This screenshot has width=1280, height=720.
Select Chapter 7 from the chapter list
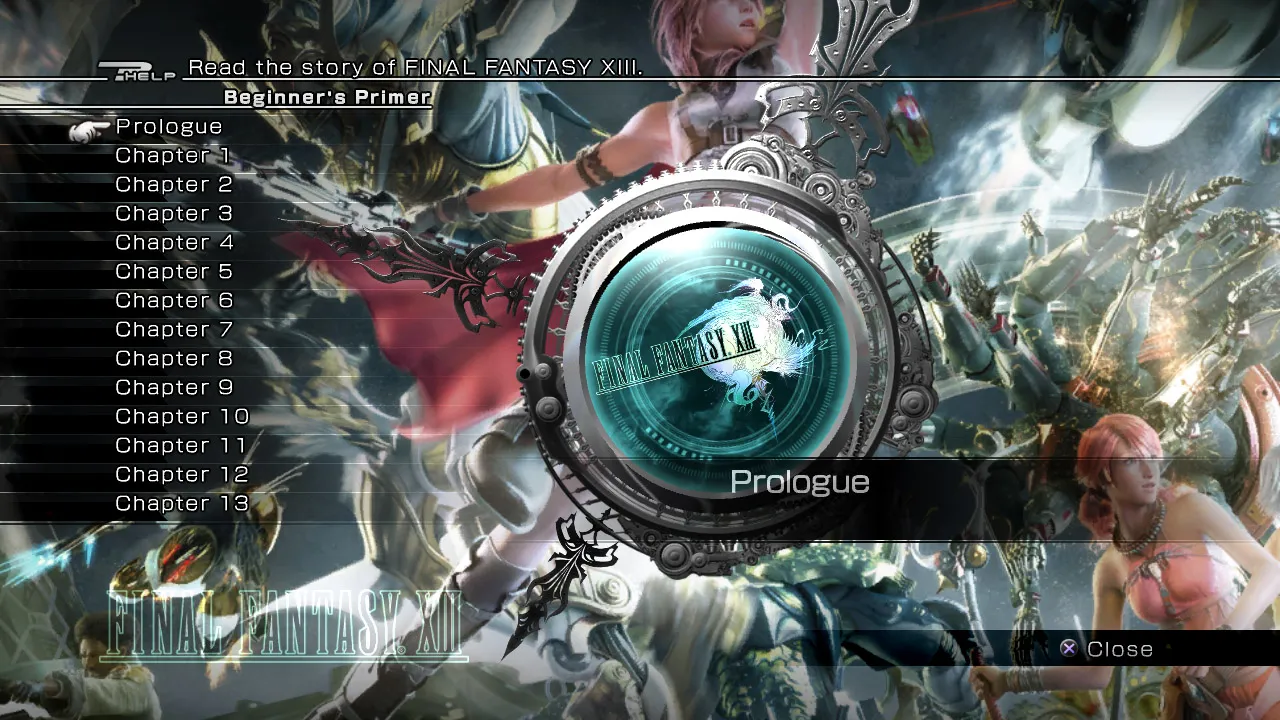click(x=173, y=329)
